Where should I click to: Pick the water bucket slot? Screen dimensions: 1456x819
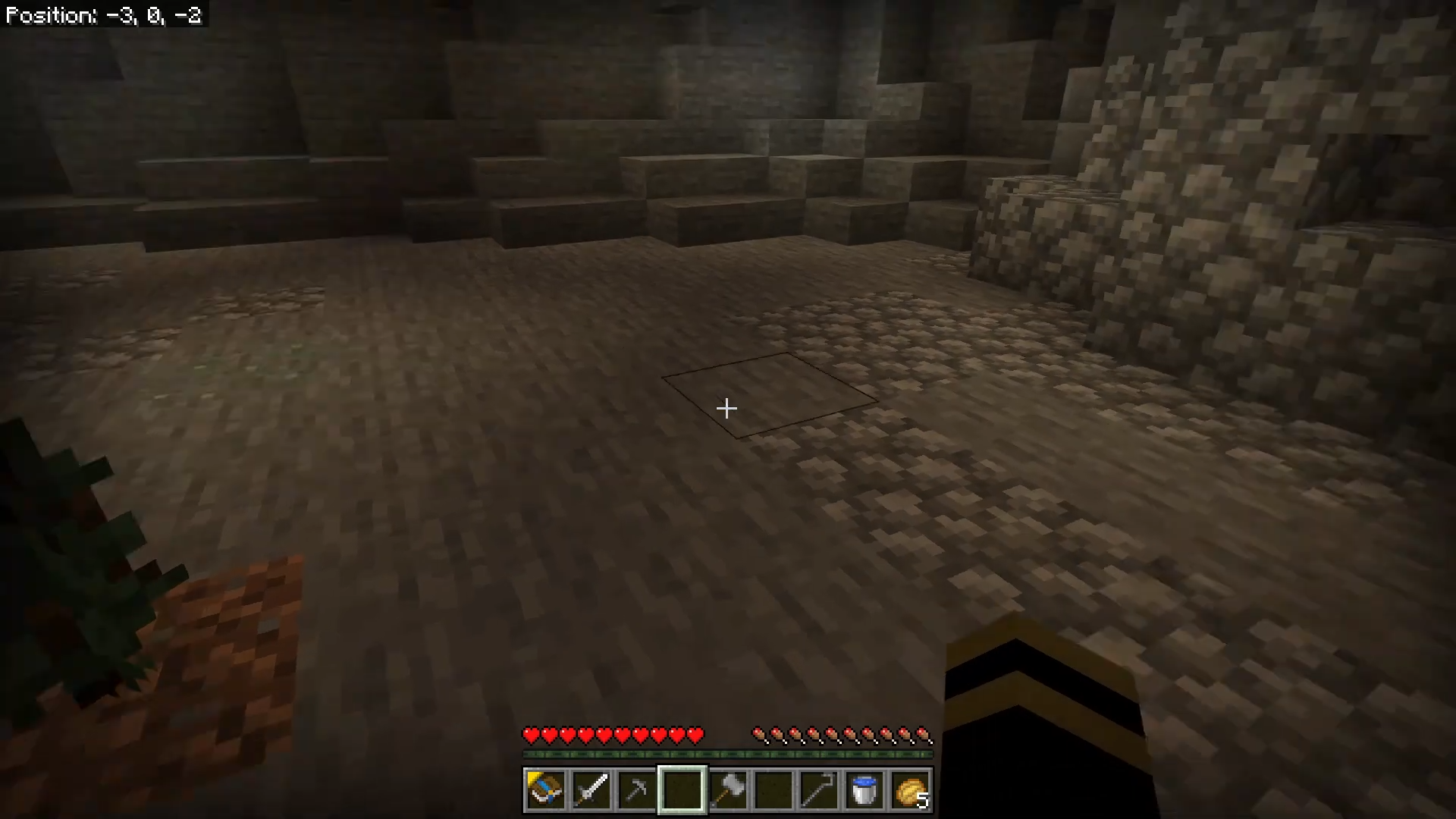pyautogui.click(x=864, y=790)
